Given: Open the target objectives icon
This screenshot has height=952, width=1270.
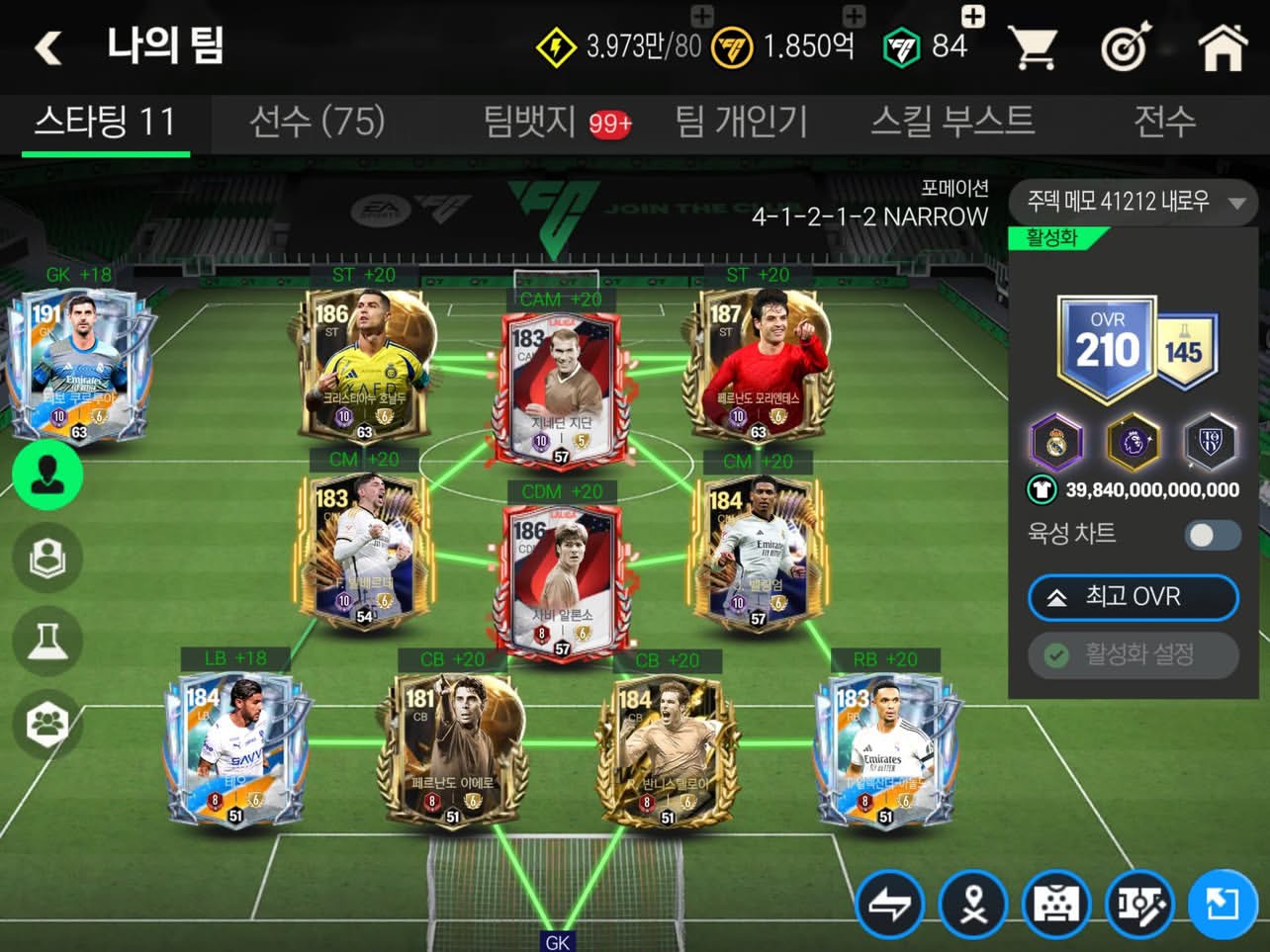Looking at the screenshot, I should 1126,46.
